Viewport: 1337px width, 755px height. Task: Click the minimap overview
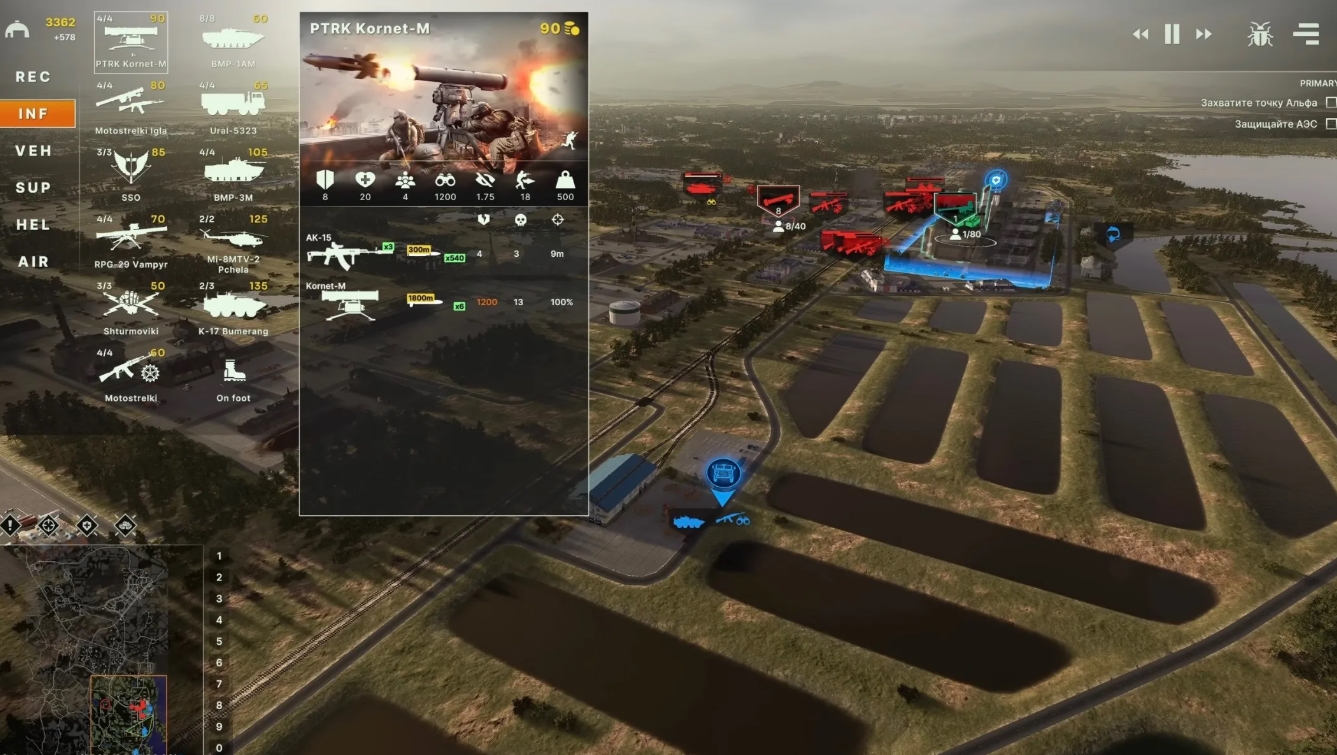tap(95, 650)
